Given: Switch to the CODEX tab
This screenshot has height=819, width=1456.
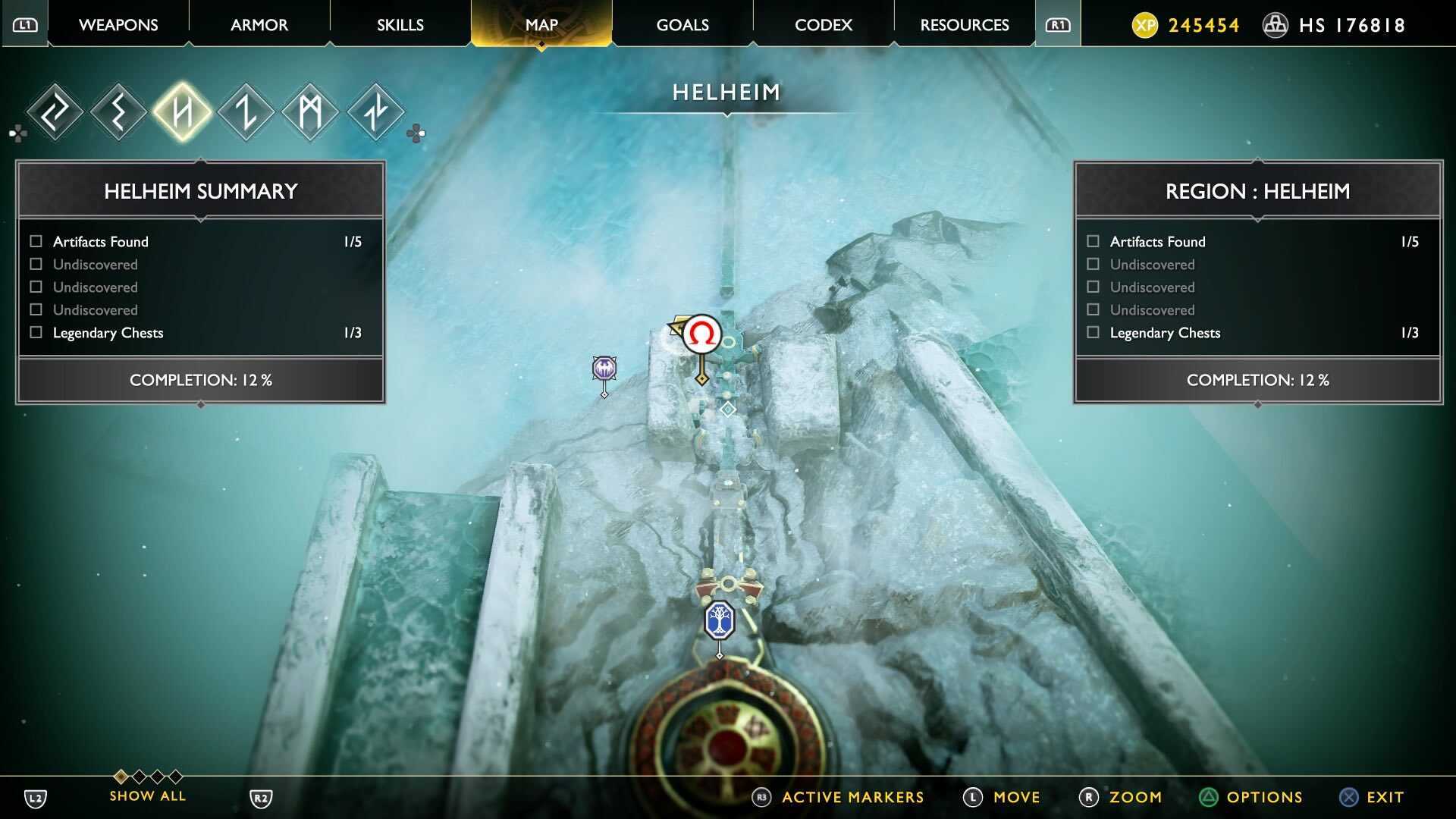Looking at the screenshot, I should pos(823,24).
